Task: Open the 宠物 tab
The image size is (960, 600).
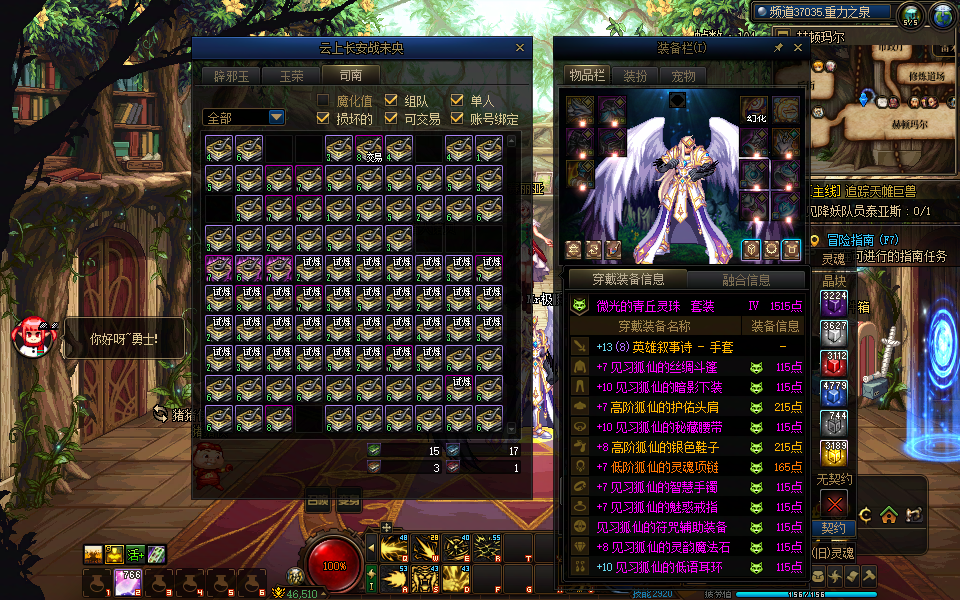Action: (684, 75)
